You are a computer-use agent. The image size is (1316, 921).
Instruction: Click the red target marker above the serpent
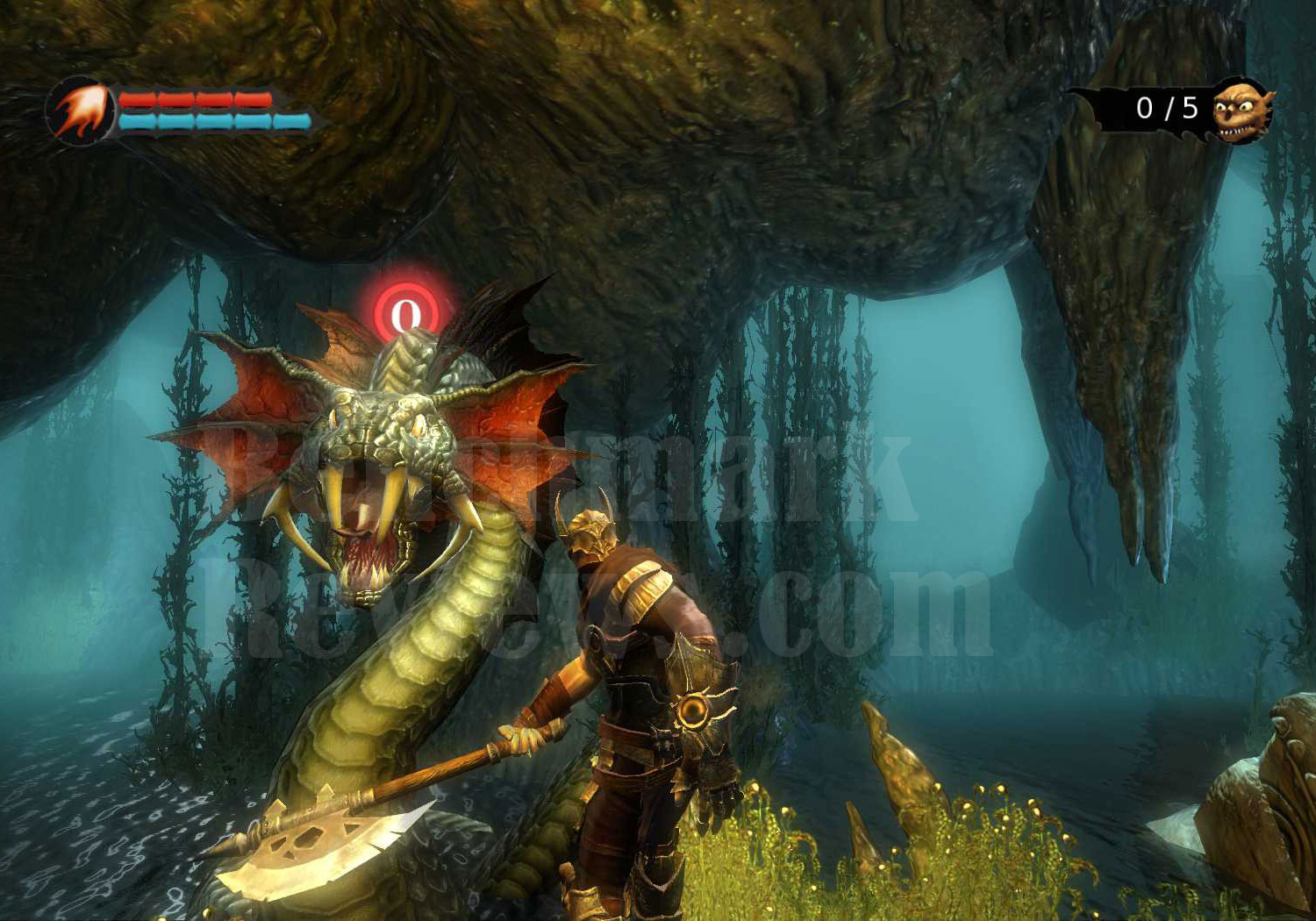[x=404, y=311]
